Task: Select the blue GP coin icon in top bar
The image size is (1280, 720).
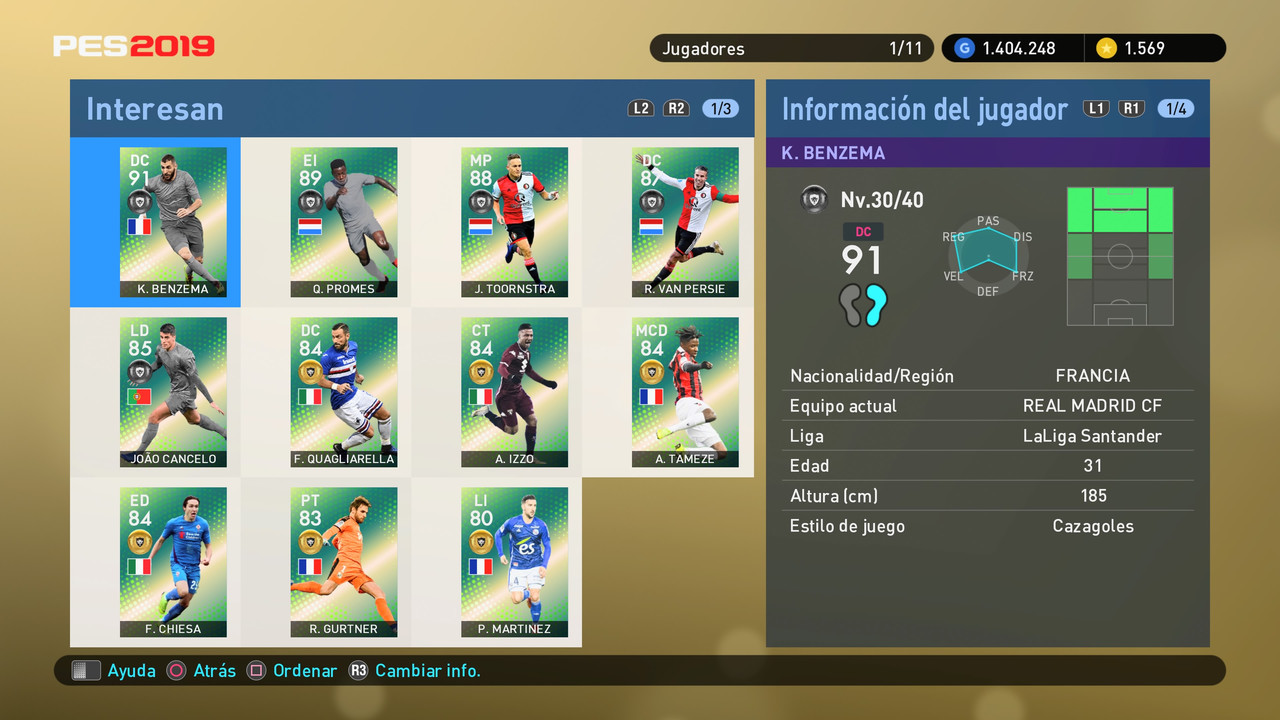Action: coord(963,47)
